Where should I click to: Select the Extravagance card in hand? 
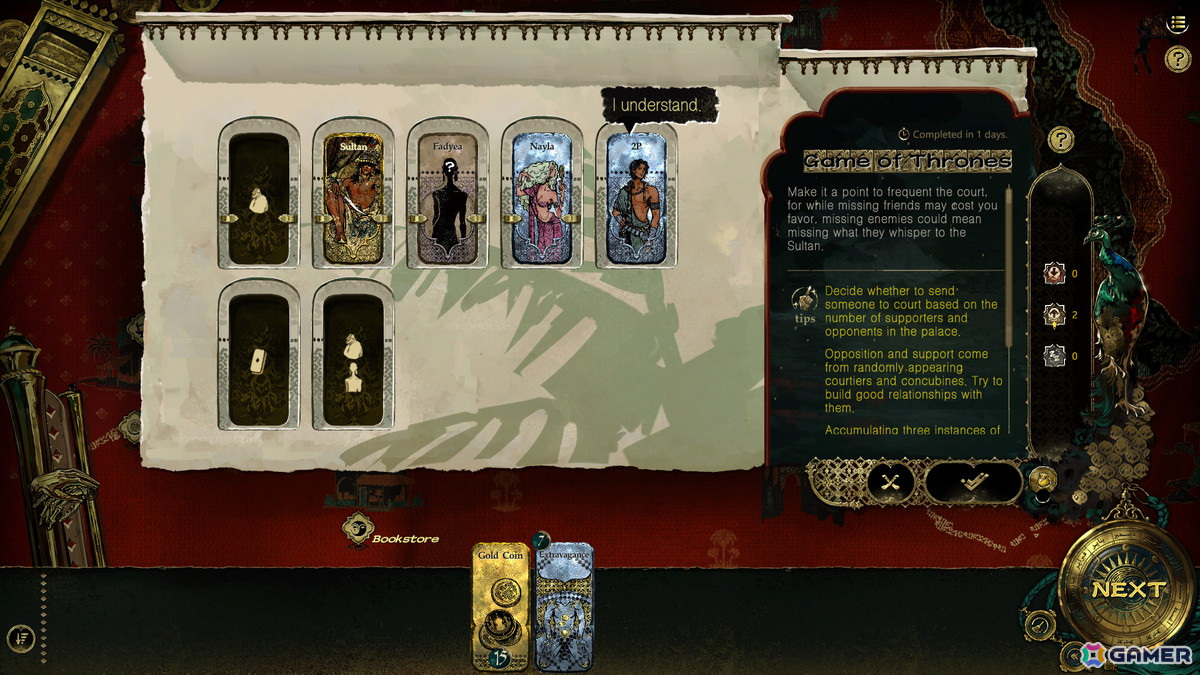(x=565, y=606)
